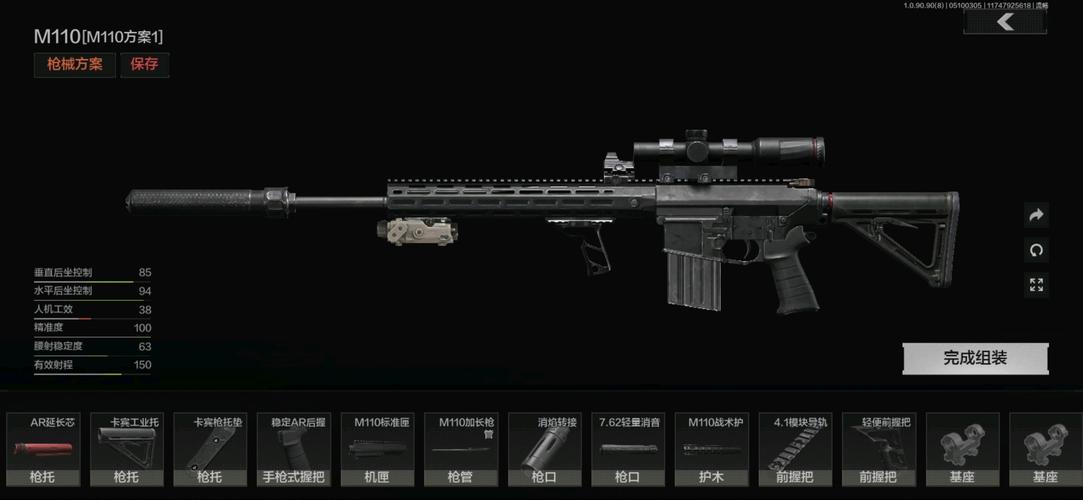Choose the 卡宾工业托 stock slot
Viewport: 1083px width, 500px height.
click(x=126, y=450)
